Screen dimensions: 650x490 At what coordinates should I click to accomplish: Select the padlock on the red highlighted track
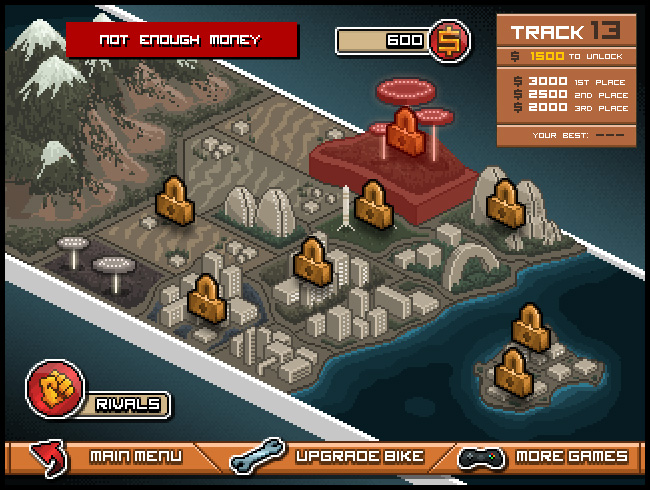(406, 131)
